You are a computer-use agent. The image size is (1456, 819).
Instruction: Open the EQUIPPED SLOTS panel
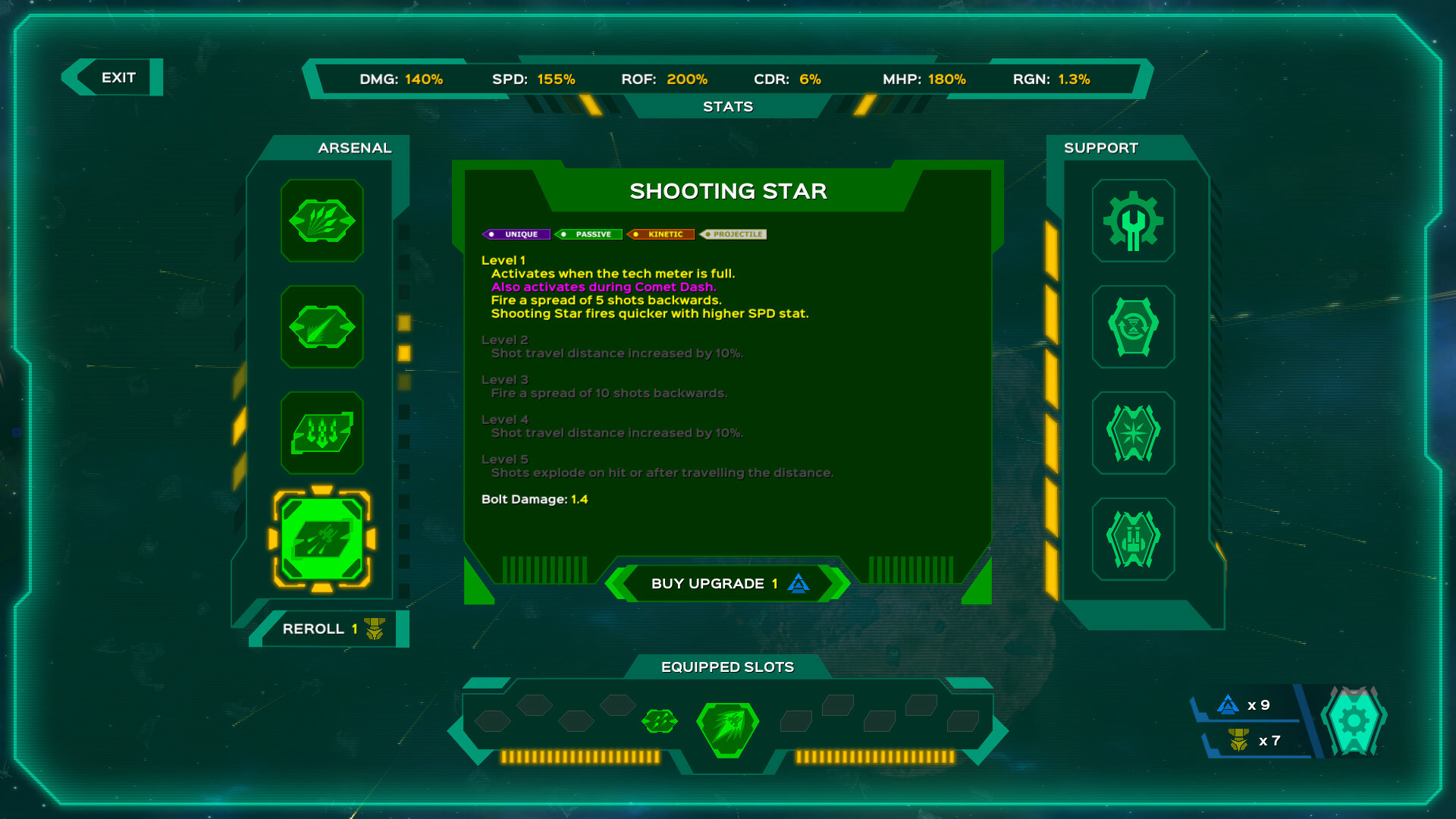726,667
